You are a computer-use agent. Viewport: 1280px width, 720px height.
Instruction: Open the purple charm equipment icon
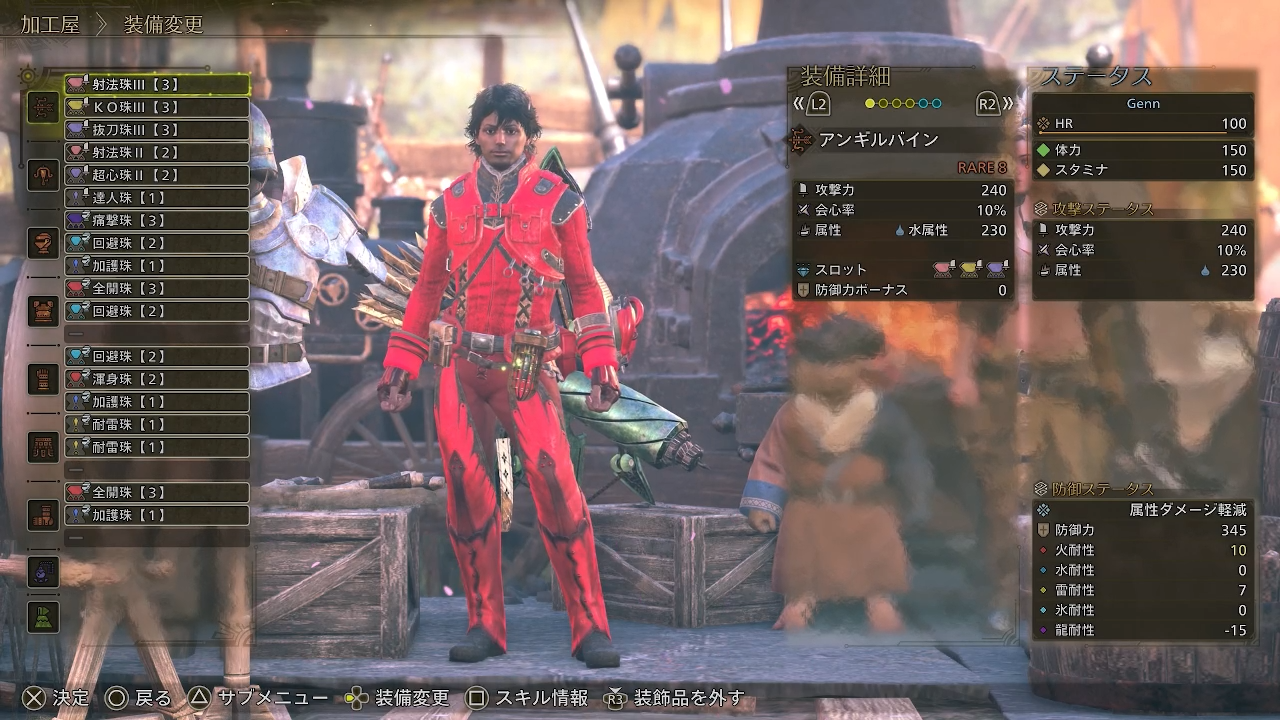point(43,572)
